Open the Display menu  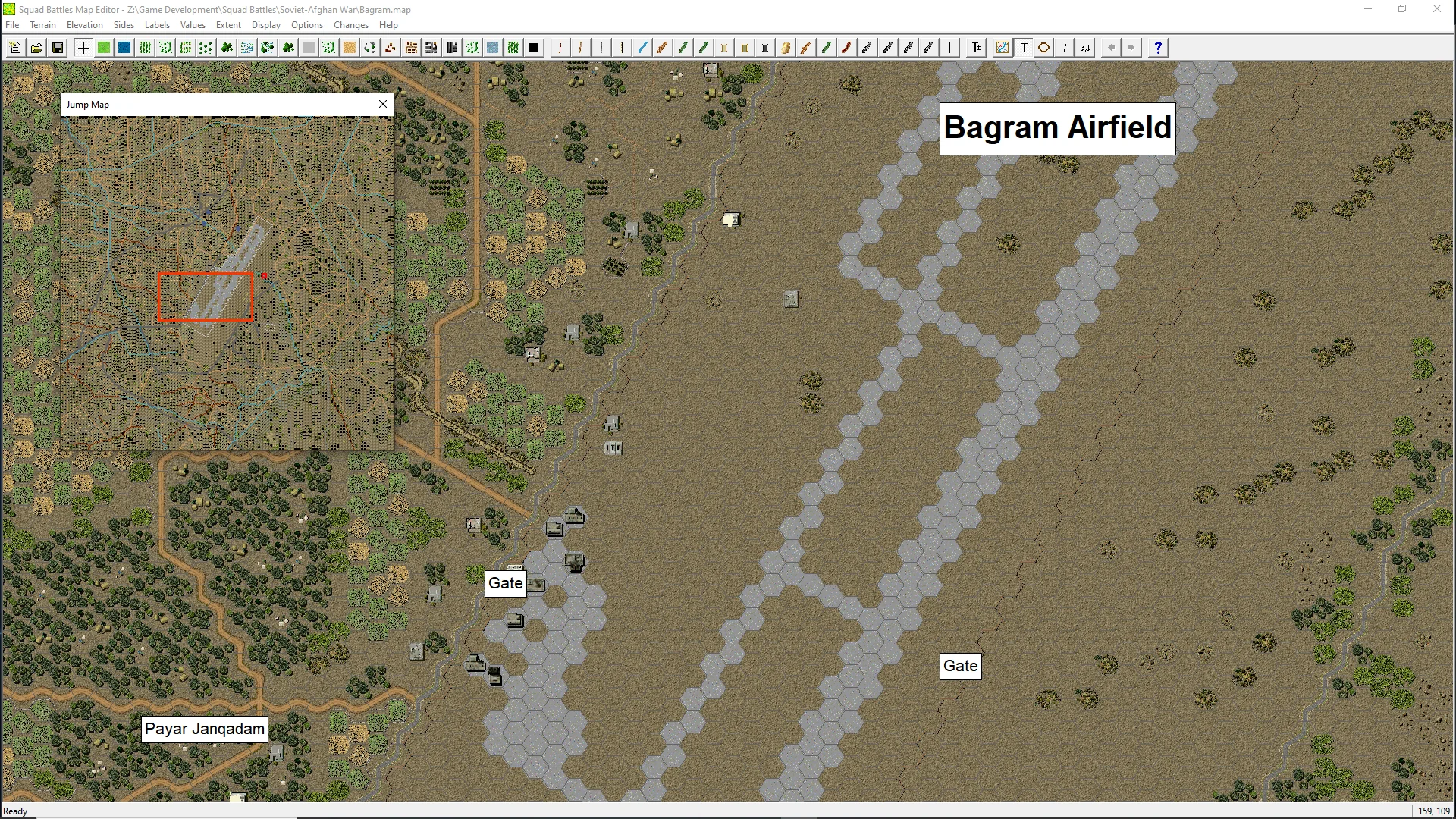(x=265, y=25)
